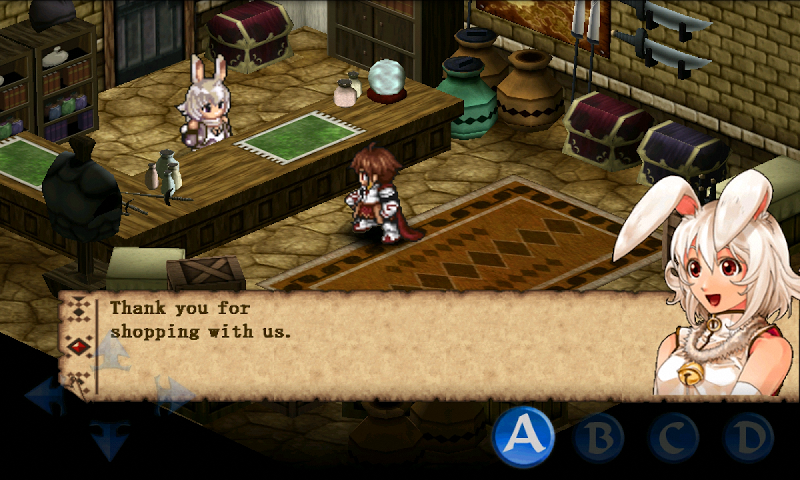Image resolution: width=800 pixels, height=480 pixels.
Task: Tap the B virtual button
Action: 599,437
